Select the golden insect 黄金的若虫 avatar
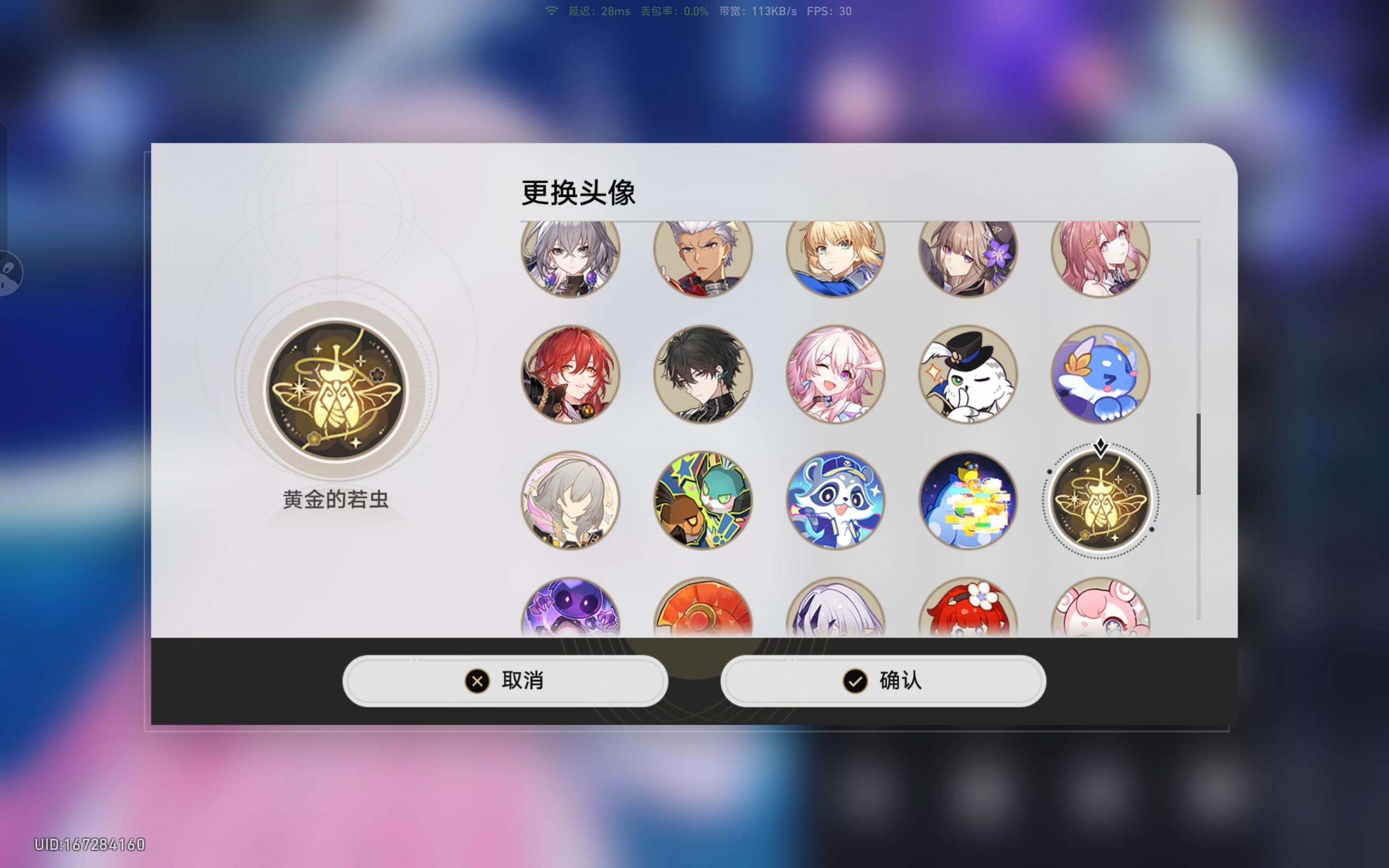The height and width of the screenshot is (868, 1389). [x=1100, y=501]
